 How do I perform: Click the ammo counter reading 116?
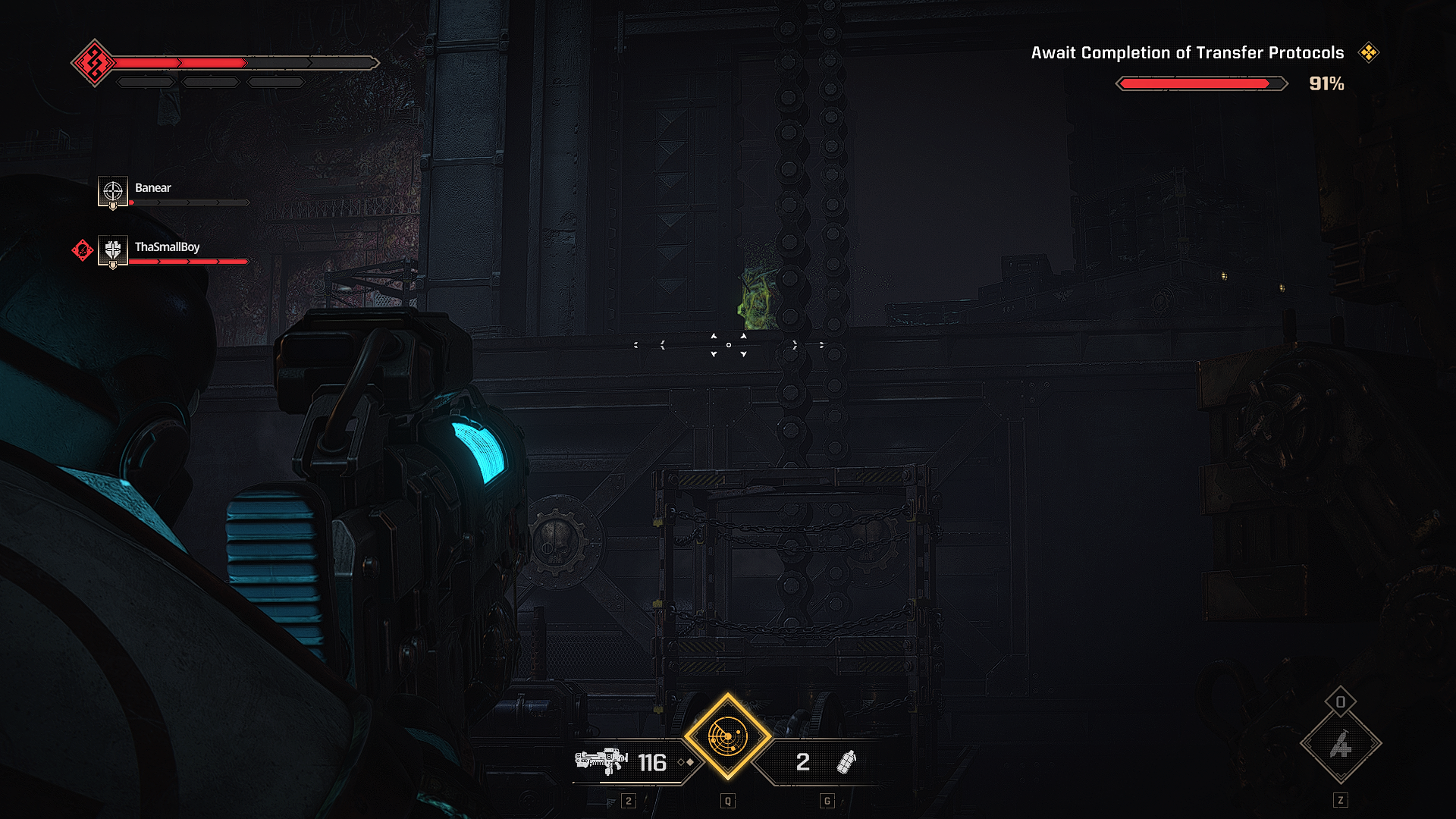[654, 763]
